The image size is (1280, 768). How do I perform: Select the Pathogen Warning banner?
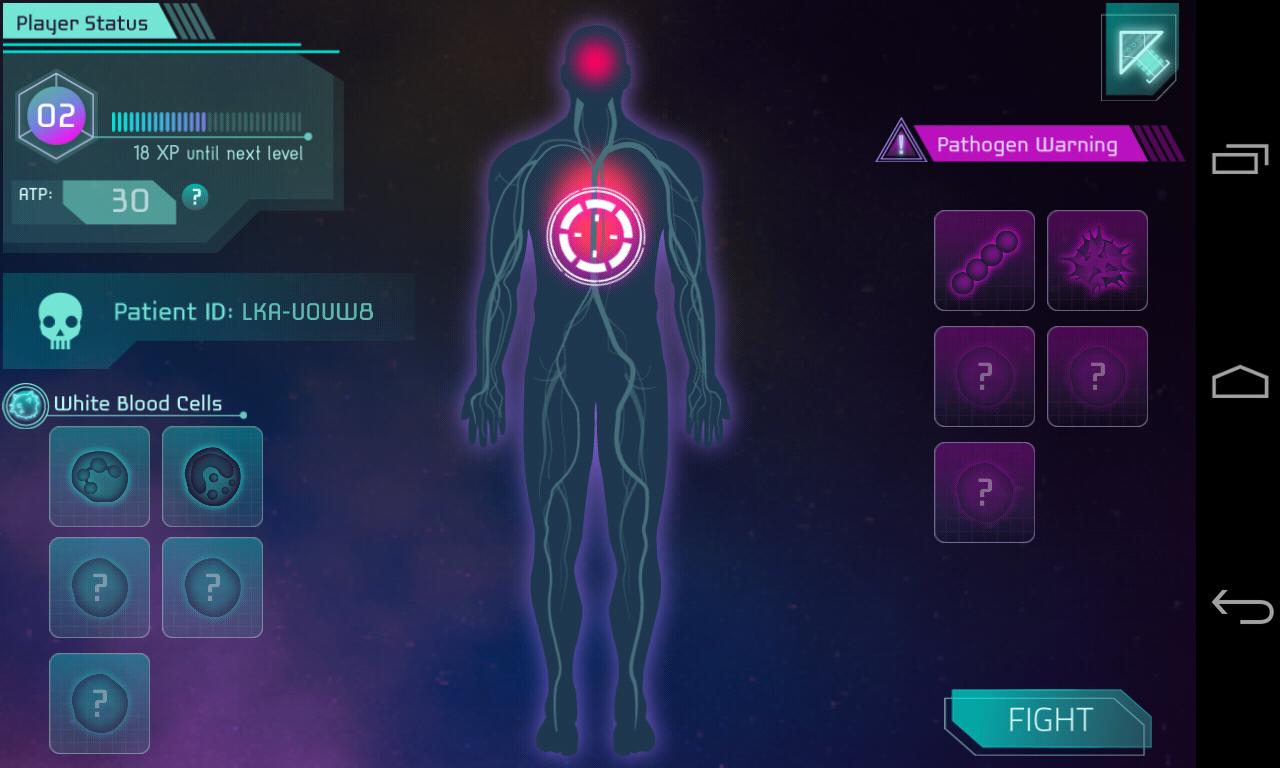pyautogui.click(x=1027, y=144)
